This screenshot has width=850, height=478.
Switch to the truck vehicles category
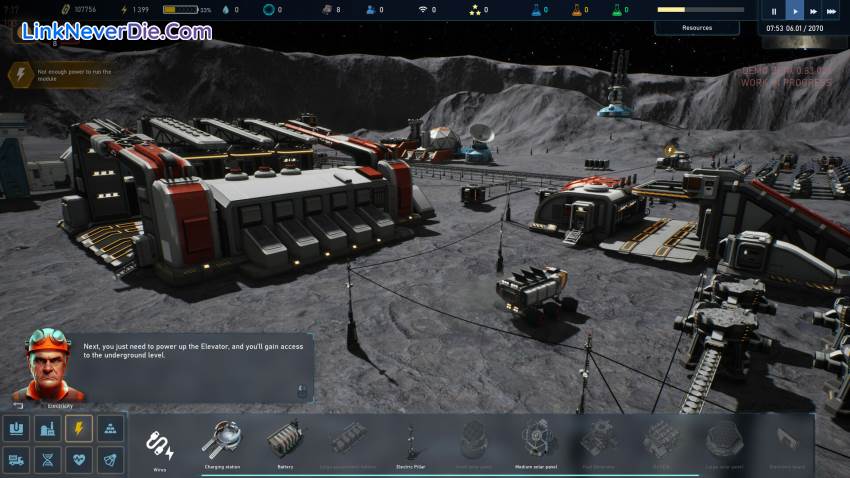15,460
